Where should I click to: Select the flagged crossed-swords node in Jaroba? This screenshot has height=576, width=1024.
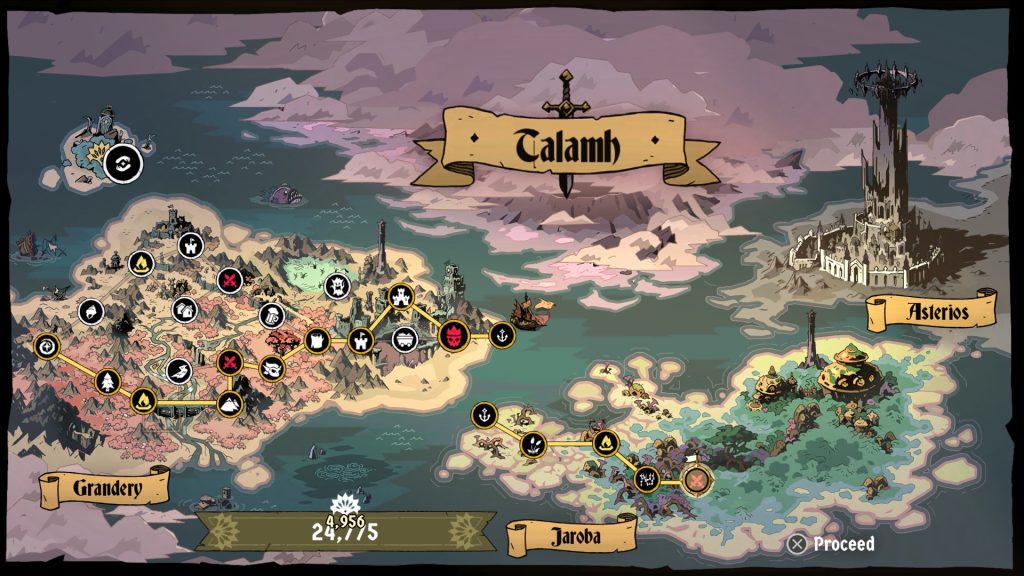click(x=697, y=481)
